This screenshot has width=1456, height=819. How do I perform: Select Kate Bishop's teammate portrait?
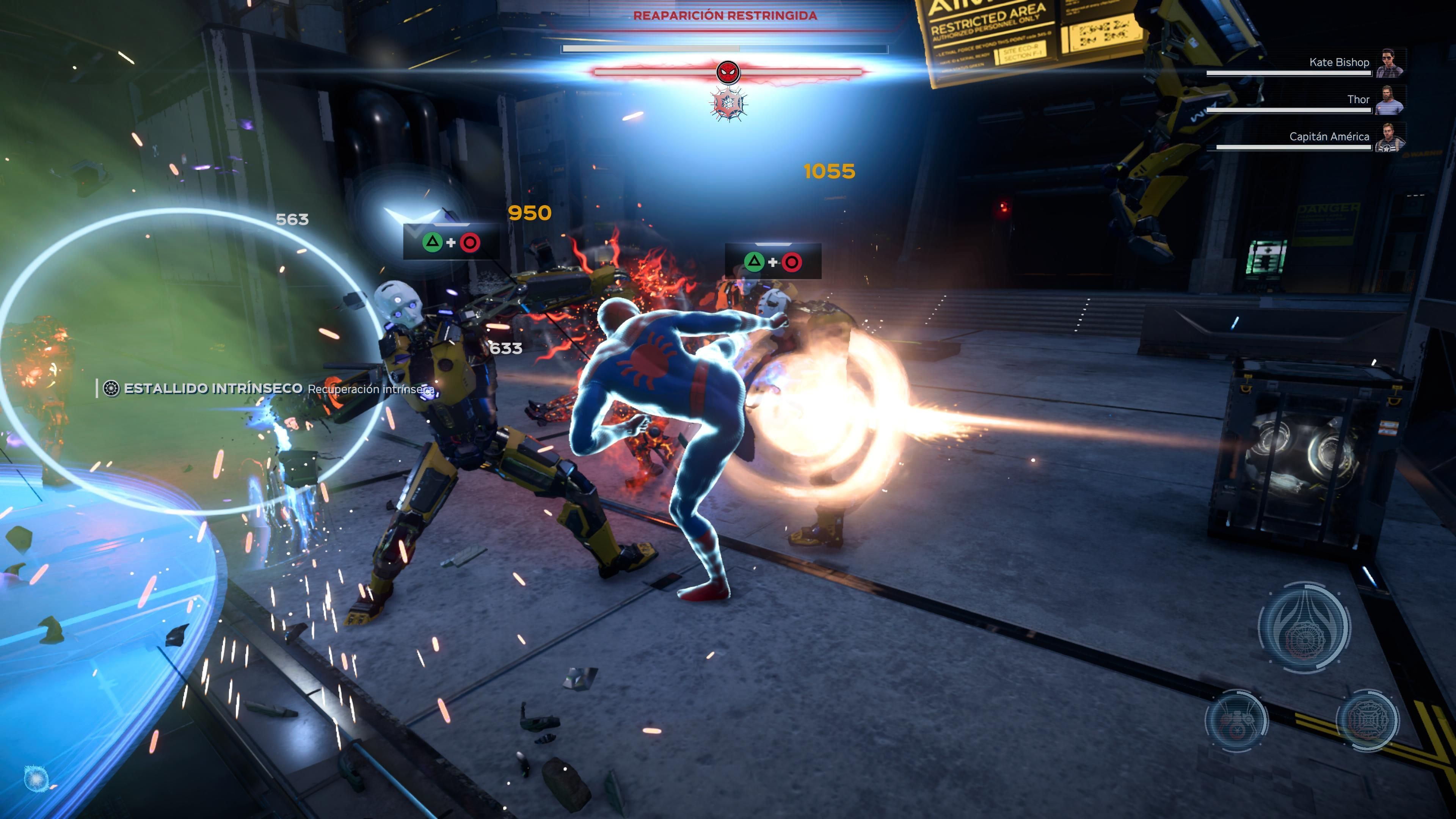pos(1390,63)
